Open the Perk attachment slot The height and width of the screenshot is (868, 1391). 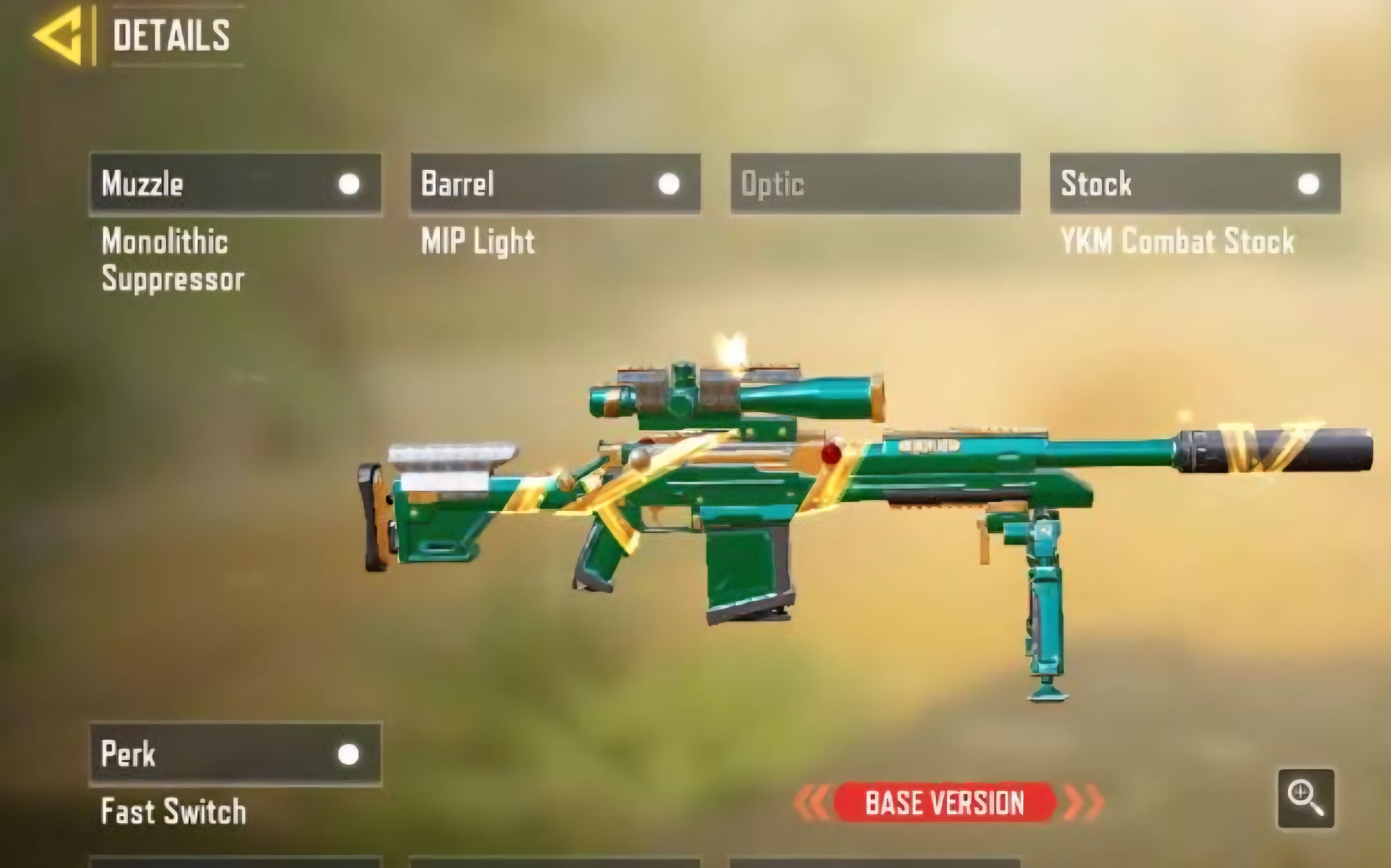click(235, 754)
